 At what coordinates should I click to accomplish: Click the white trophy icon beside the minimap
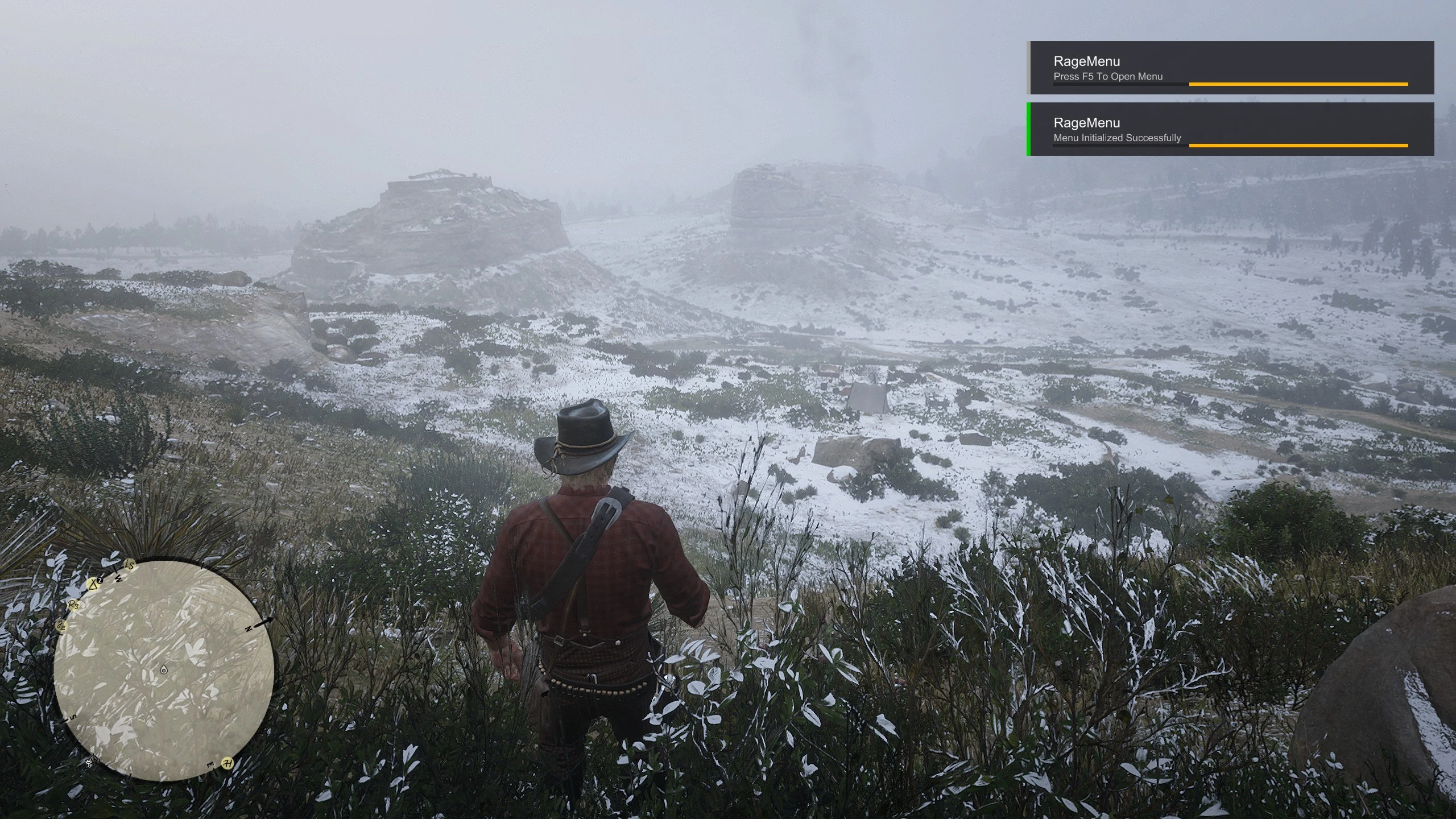click(x=89, y=762)
